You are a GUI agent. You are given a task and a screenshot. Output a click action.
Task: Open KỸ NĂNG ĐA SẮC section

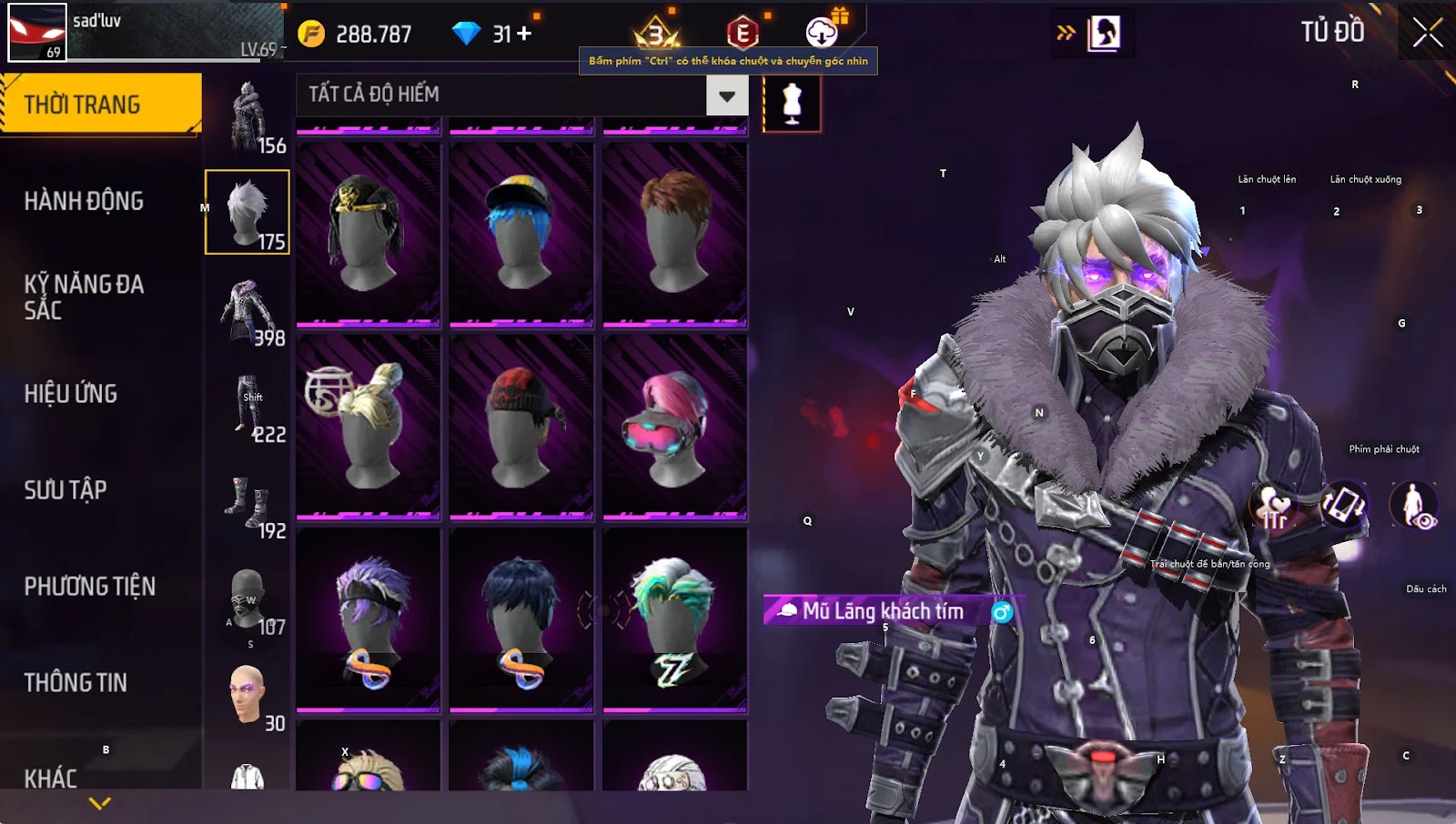coord(84,296)
